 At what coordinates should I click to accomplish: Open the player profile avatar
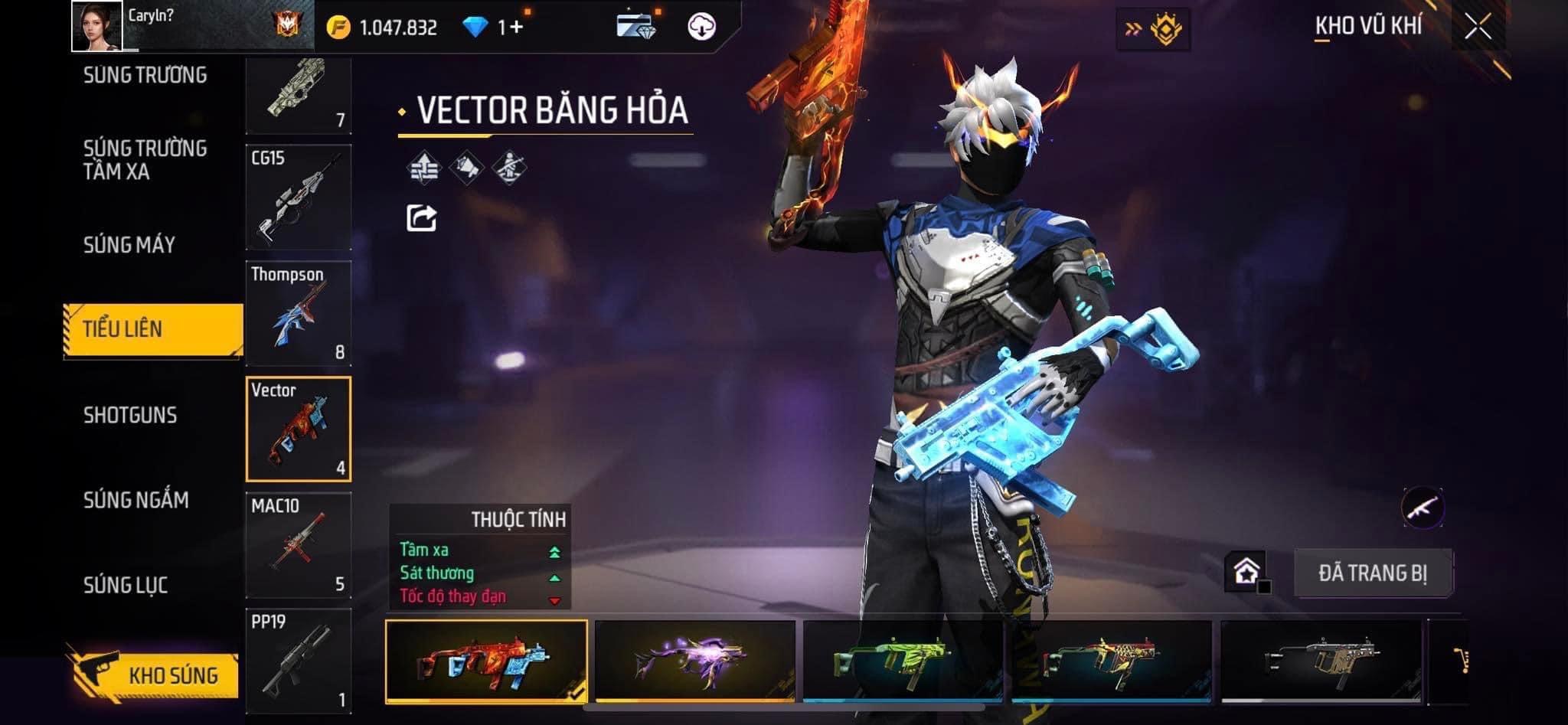coord(97,26)
